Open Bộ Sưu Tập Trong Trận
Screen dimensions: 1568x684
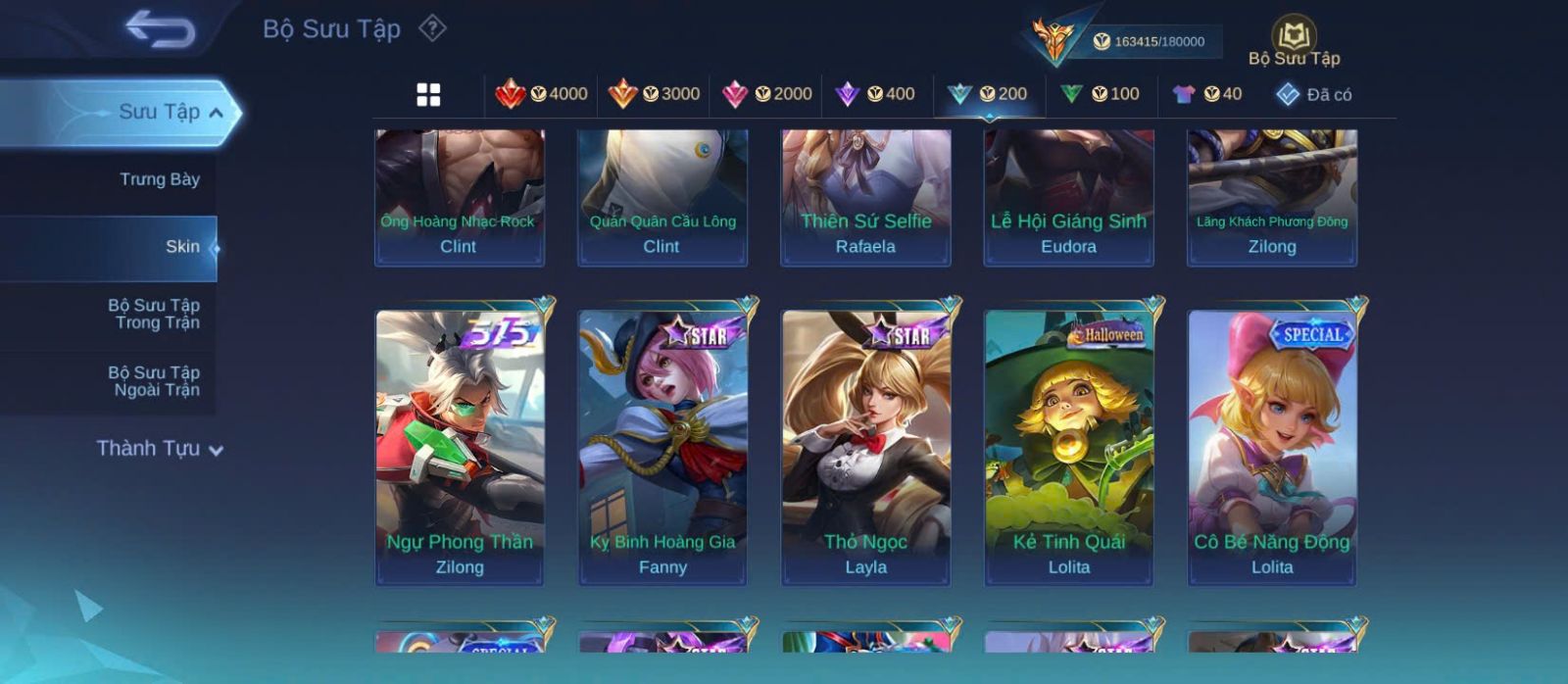click(x=154, y=314)
